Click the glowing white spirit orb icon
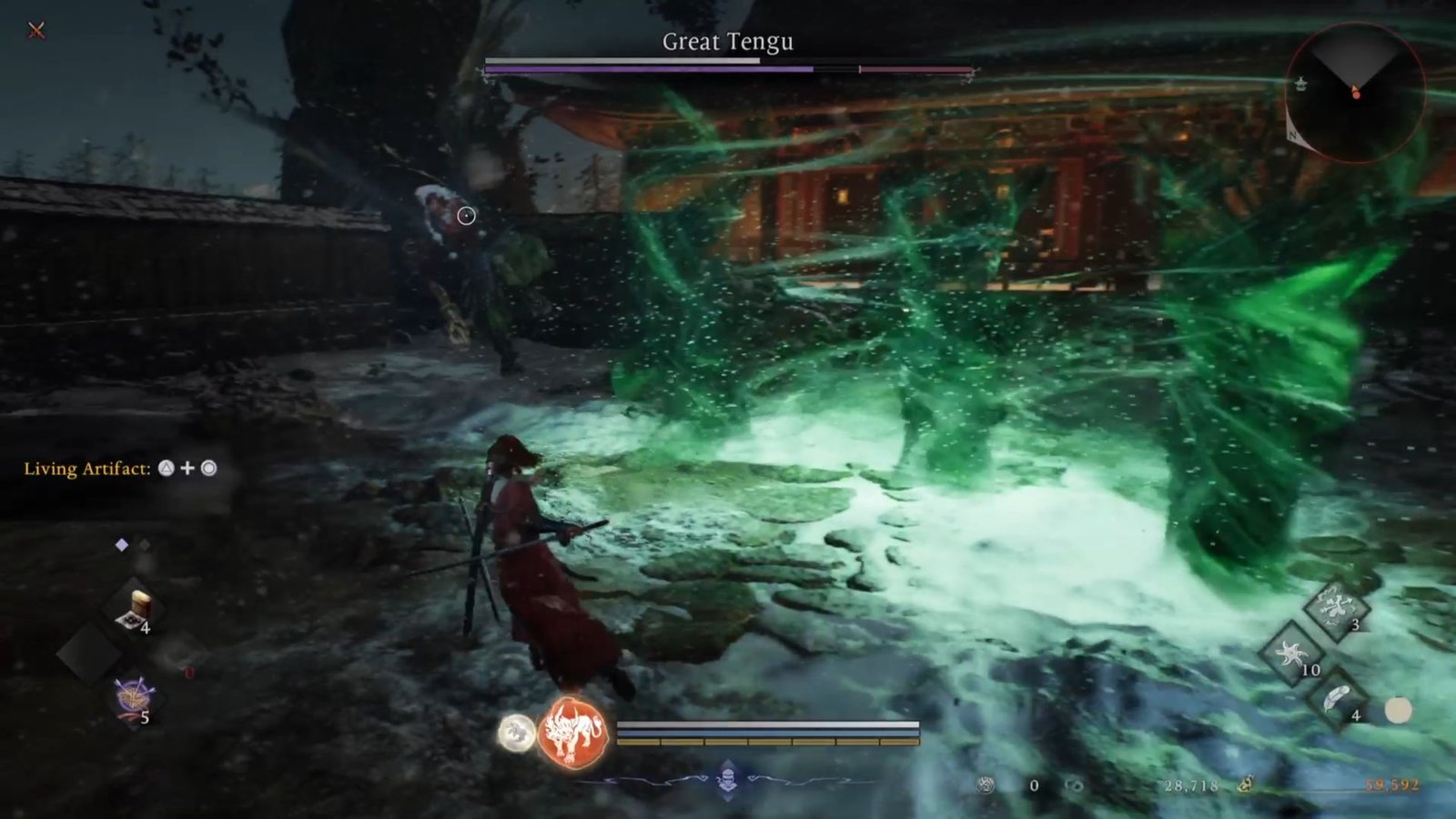This screenshot has width=1456, height=819. tap(515, 731)
